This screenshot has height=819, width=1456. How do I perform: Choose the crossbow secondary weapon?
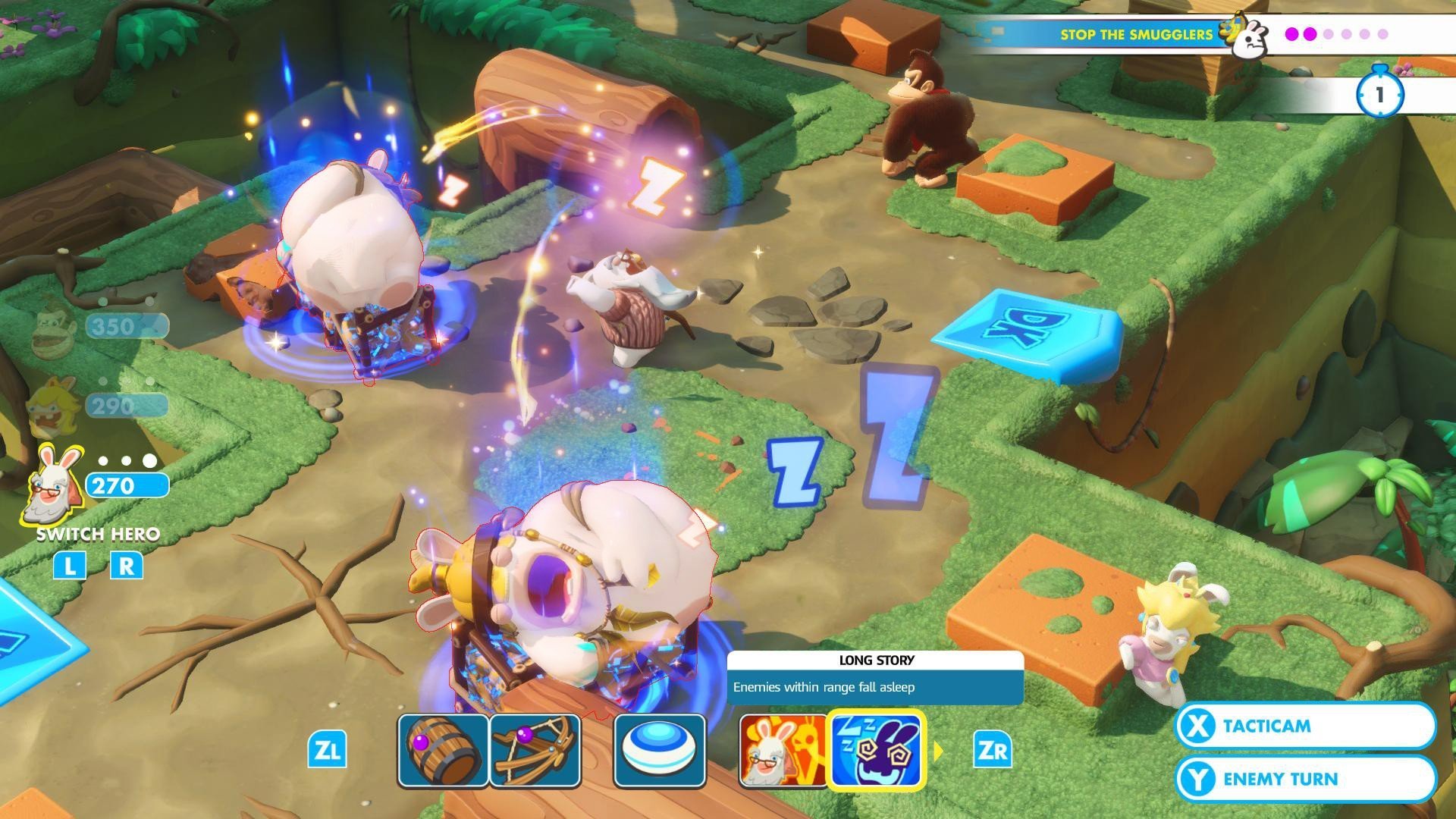(x=535, y=751)
